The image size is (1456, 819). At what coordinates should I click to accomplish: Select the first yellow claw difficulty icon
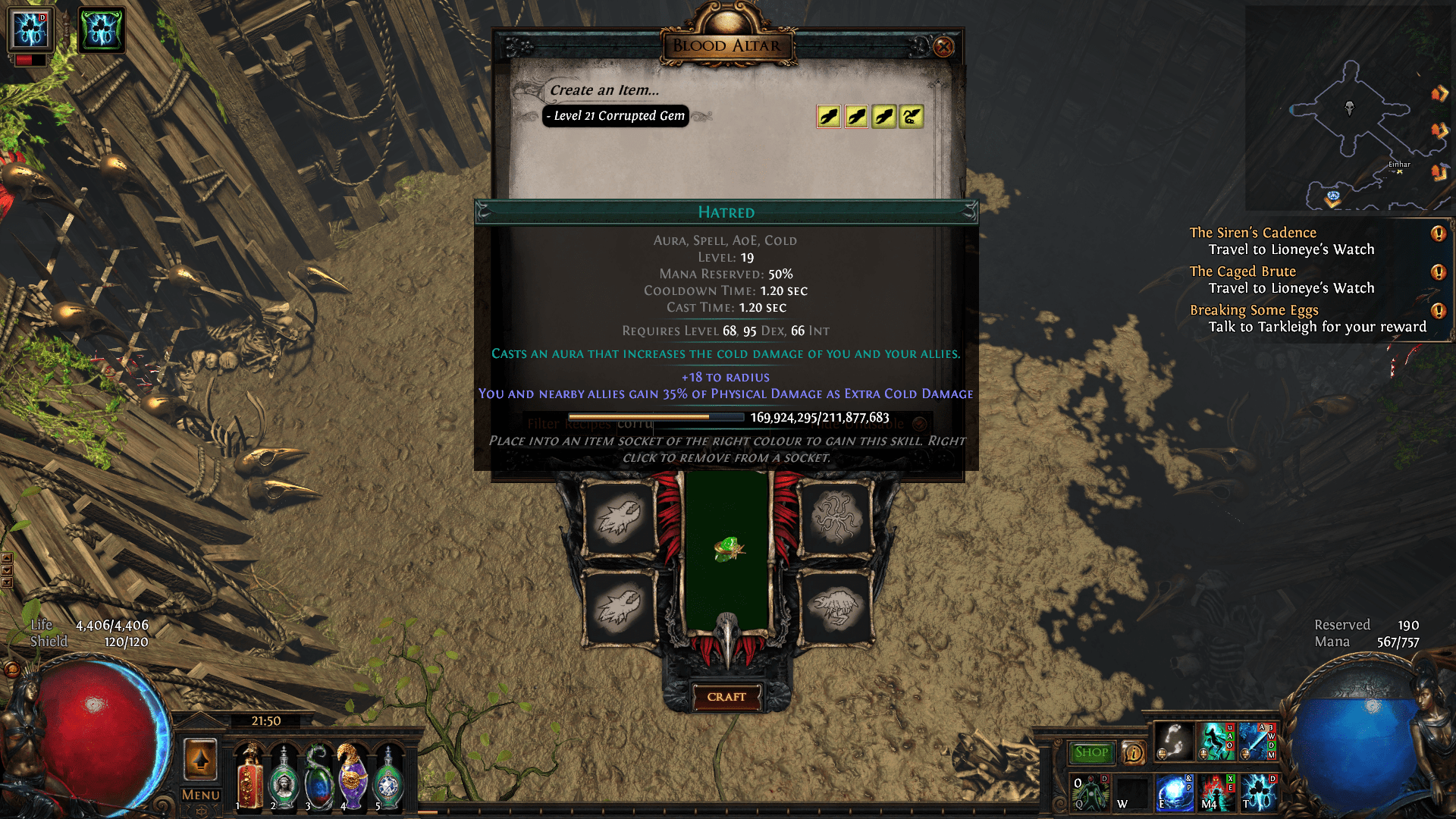click(829, 116)
